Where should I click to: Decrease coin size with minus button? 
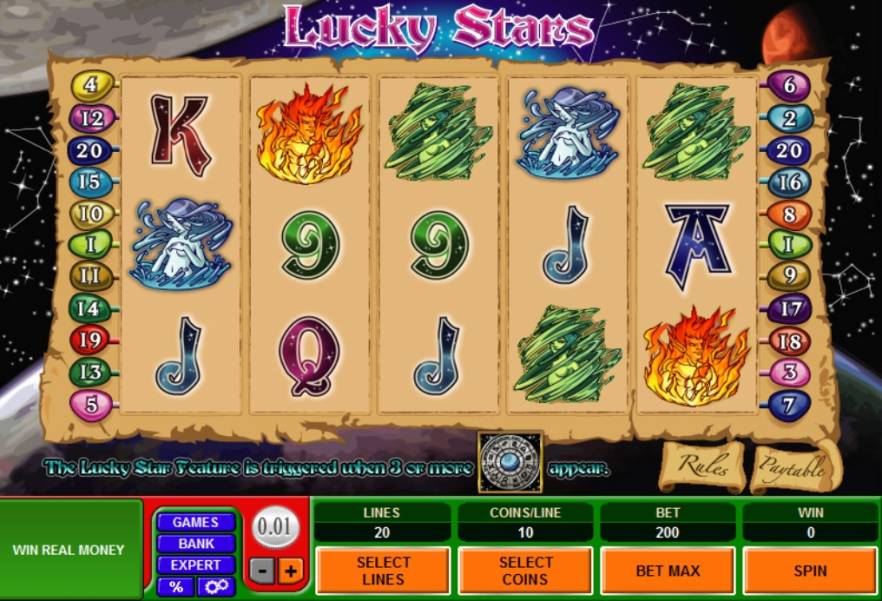(261, 571)
